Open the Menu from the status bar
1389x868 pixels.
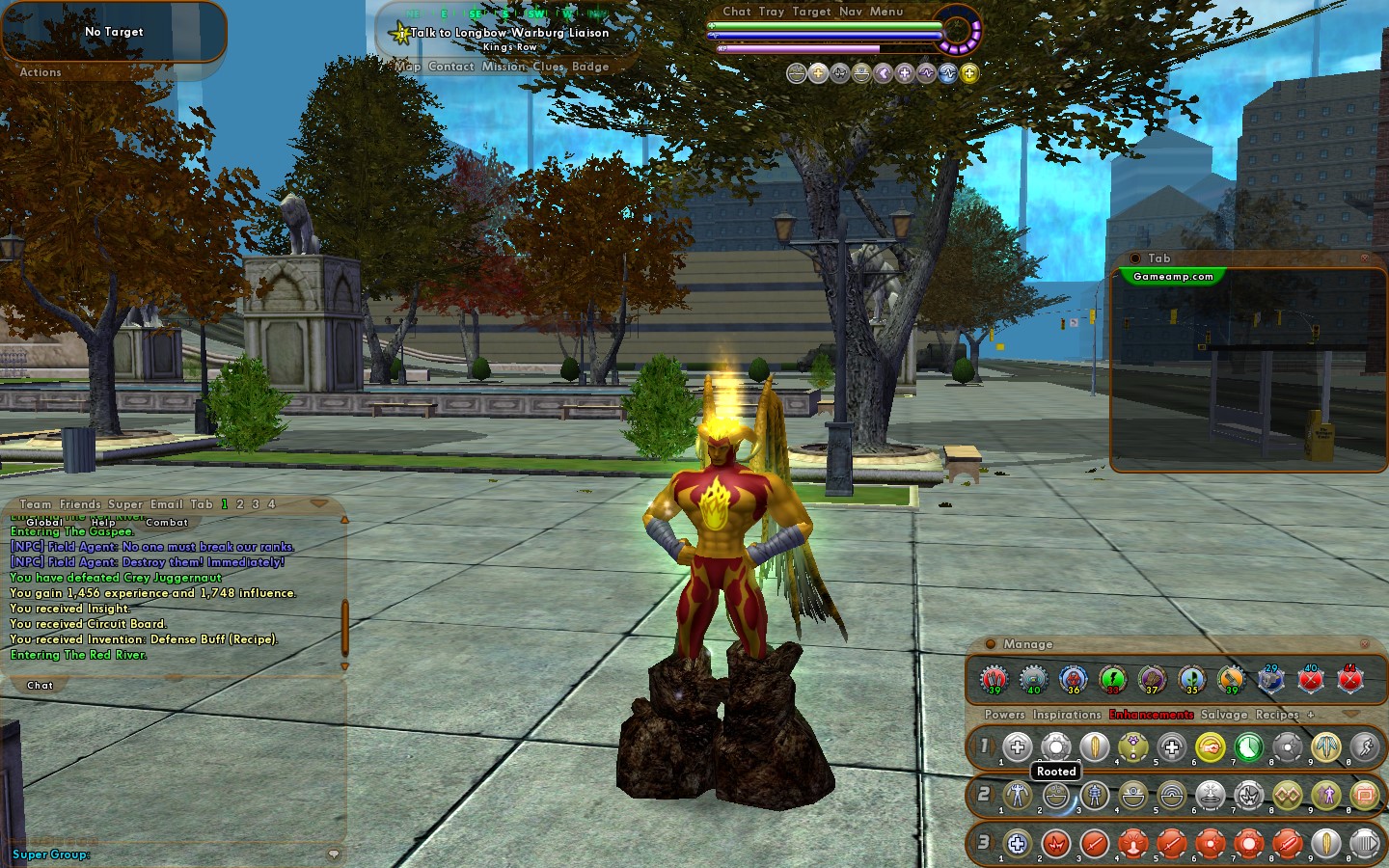886,12
